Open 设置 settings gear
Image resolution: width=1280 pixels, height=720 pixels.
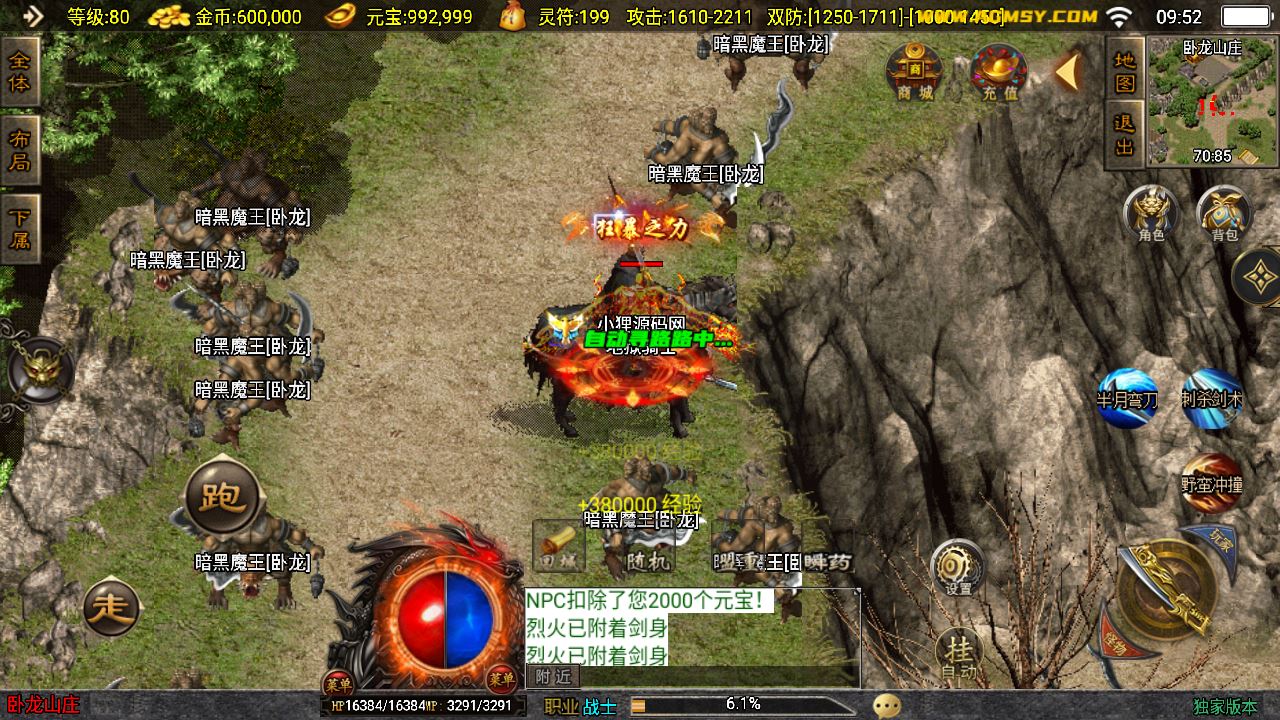click(958, 568)
